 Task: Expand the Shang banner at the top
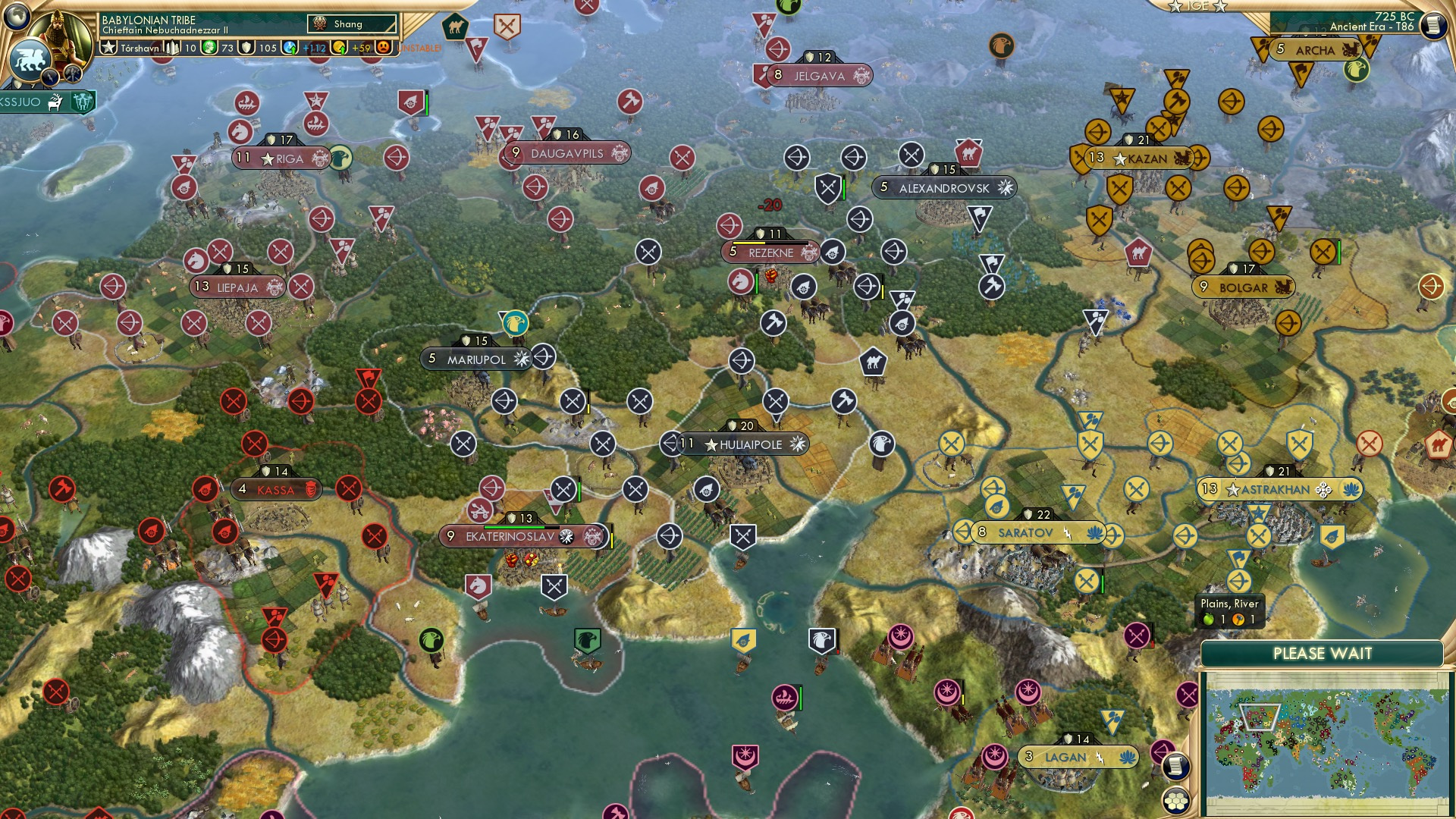tap(352, 24)
